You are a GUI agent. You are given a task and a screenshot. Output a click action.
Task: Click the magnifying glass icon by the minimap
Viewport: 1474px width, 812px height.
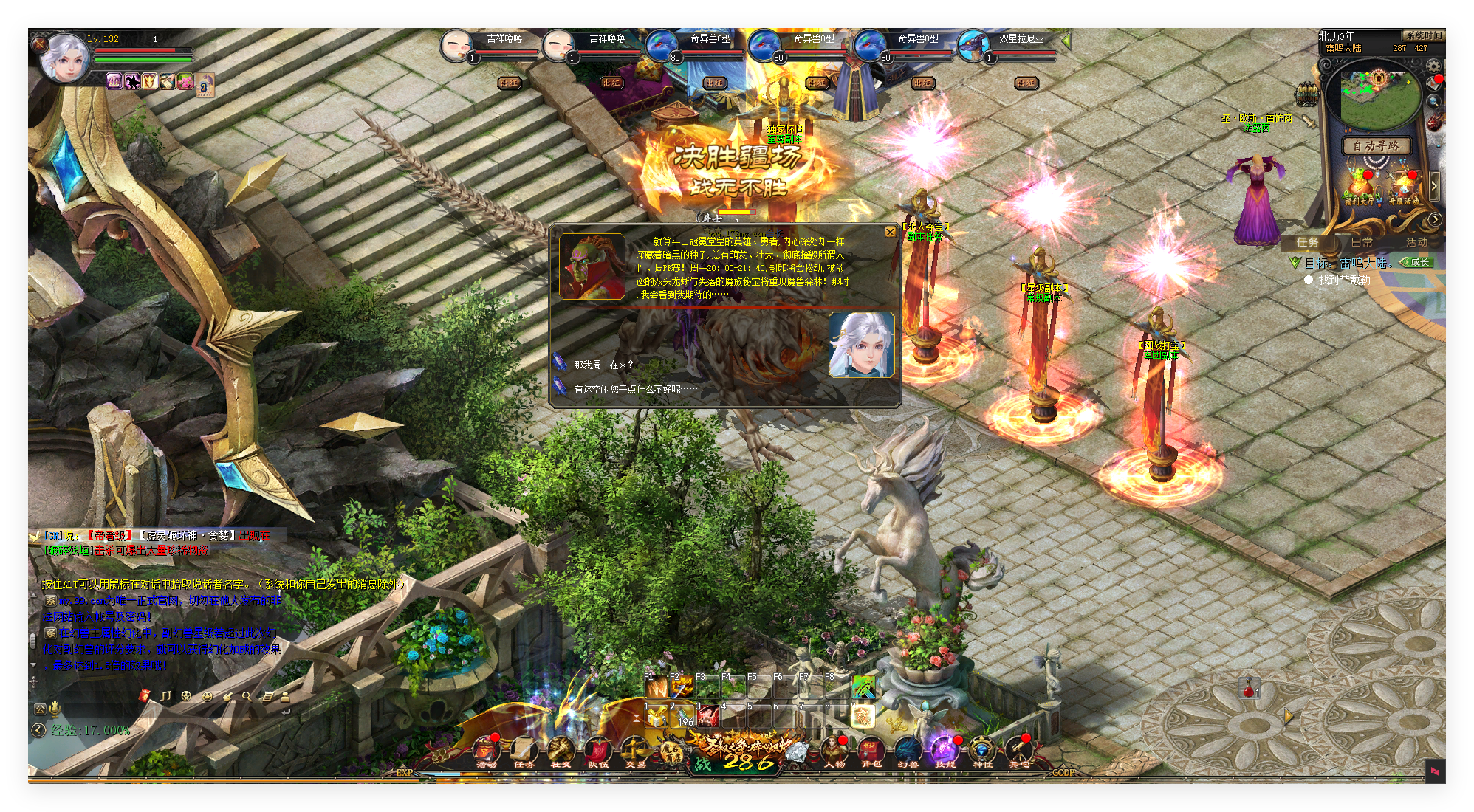(1433, 102)
